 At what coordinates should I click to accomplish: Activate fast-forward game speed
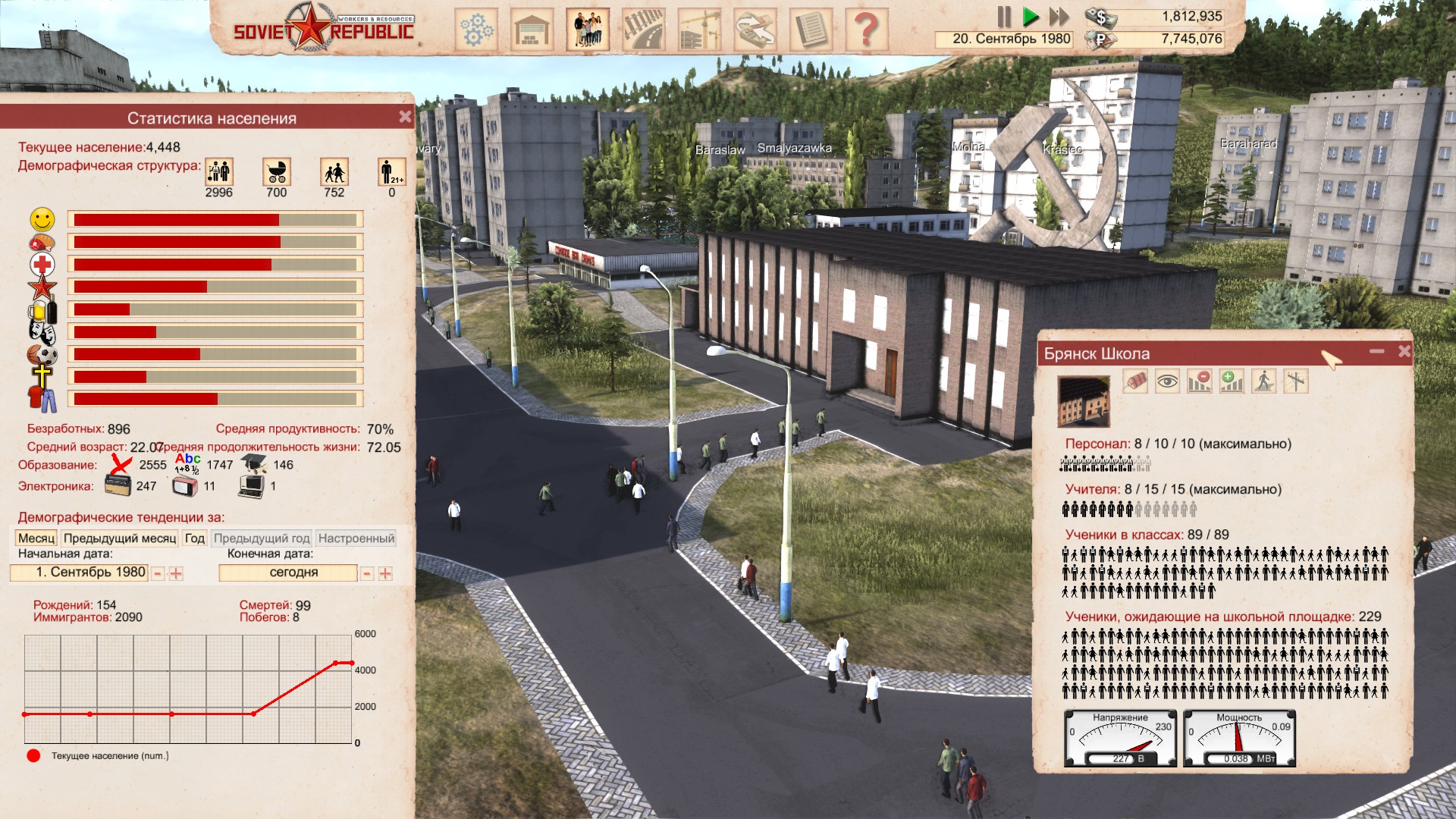(1059, 17)
